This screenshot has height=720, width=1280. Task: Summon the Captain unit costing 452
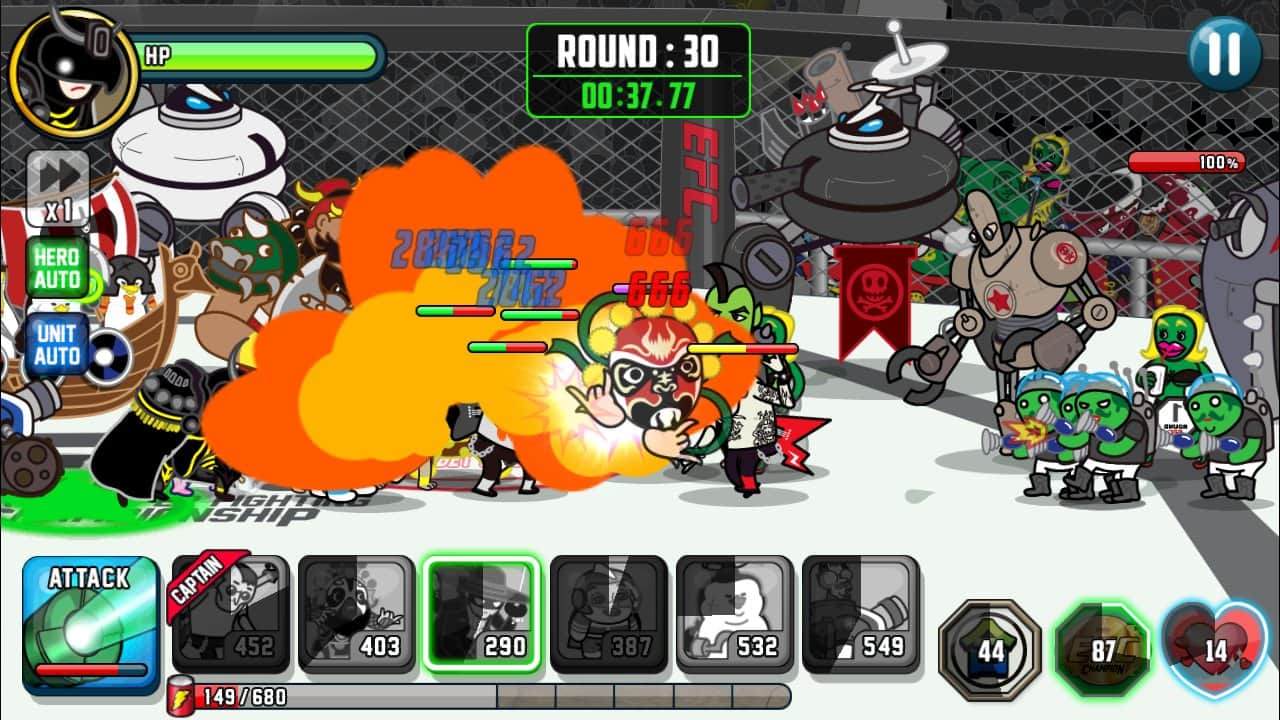point(231,613)
